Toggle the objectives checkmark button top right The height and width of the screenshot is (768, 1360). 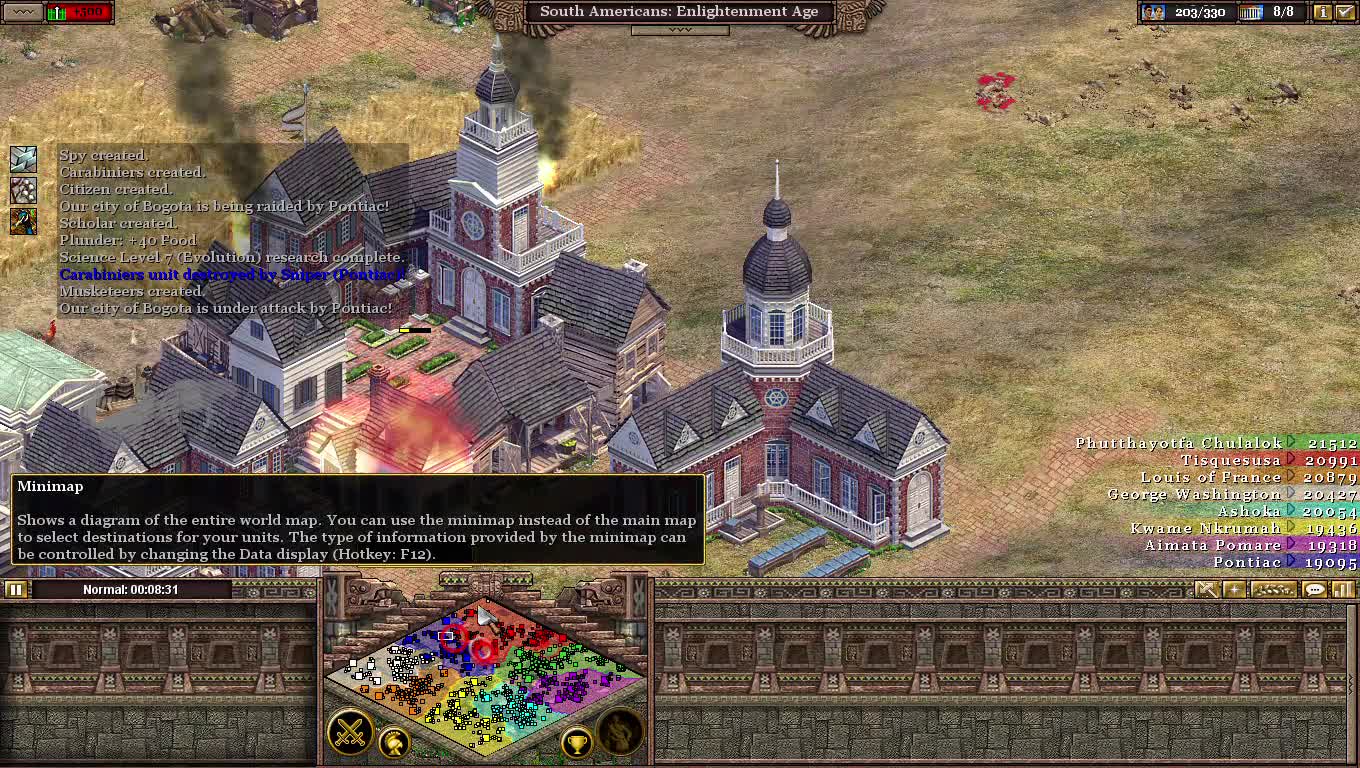(1345, 13)
